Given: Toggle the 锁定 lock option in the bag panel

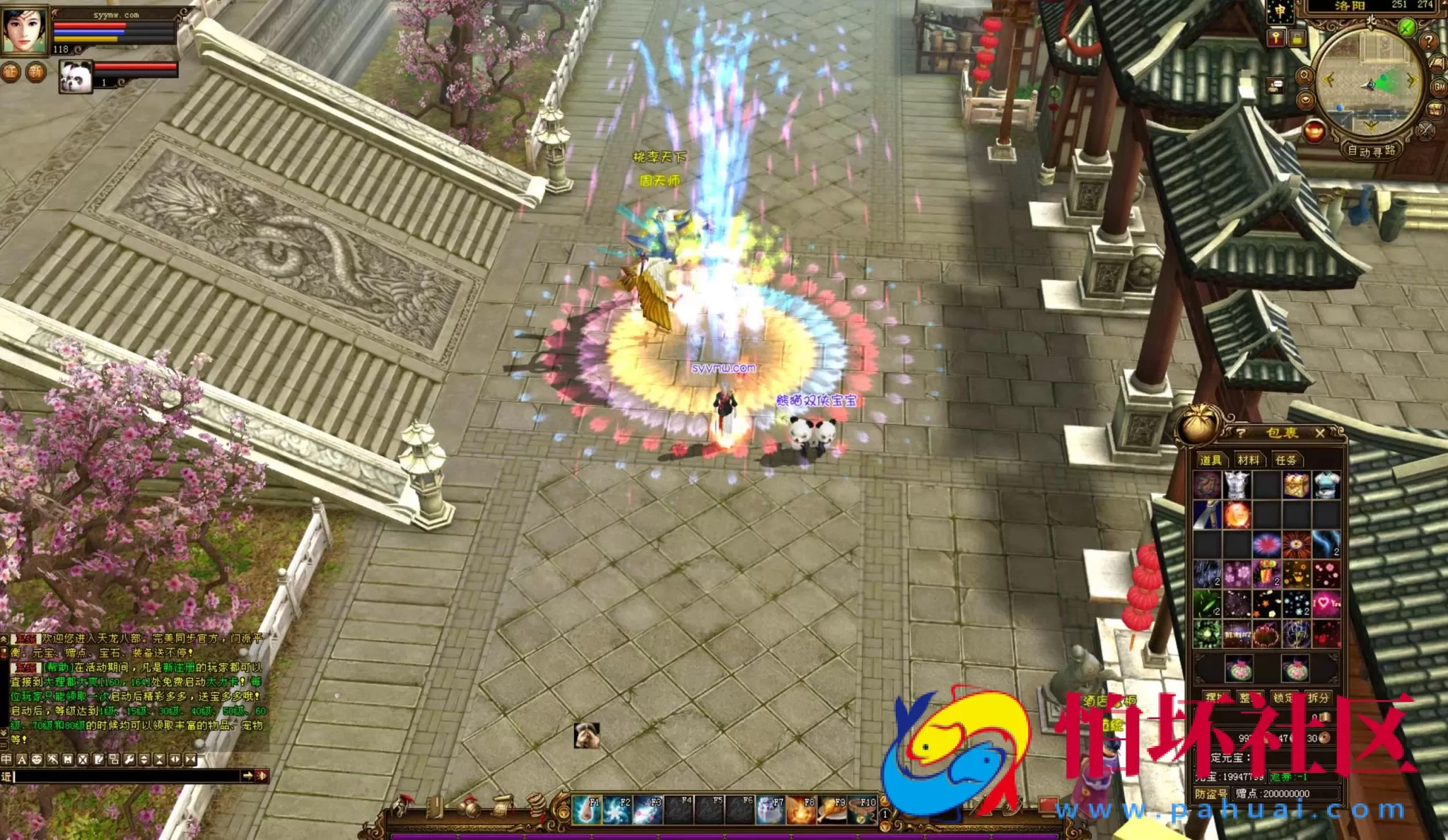Looking at the screenshot, I should (x=1283, y=696).
